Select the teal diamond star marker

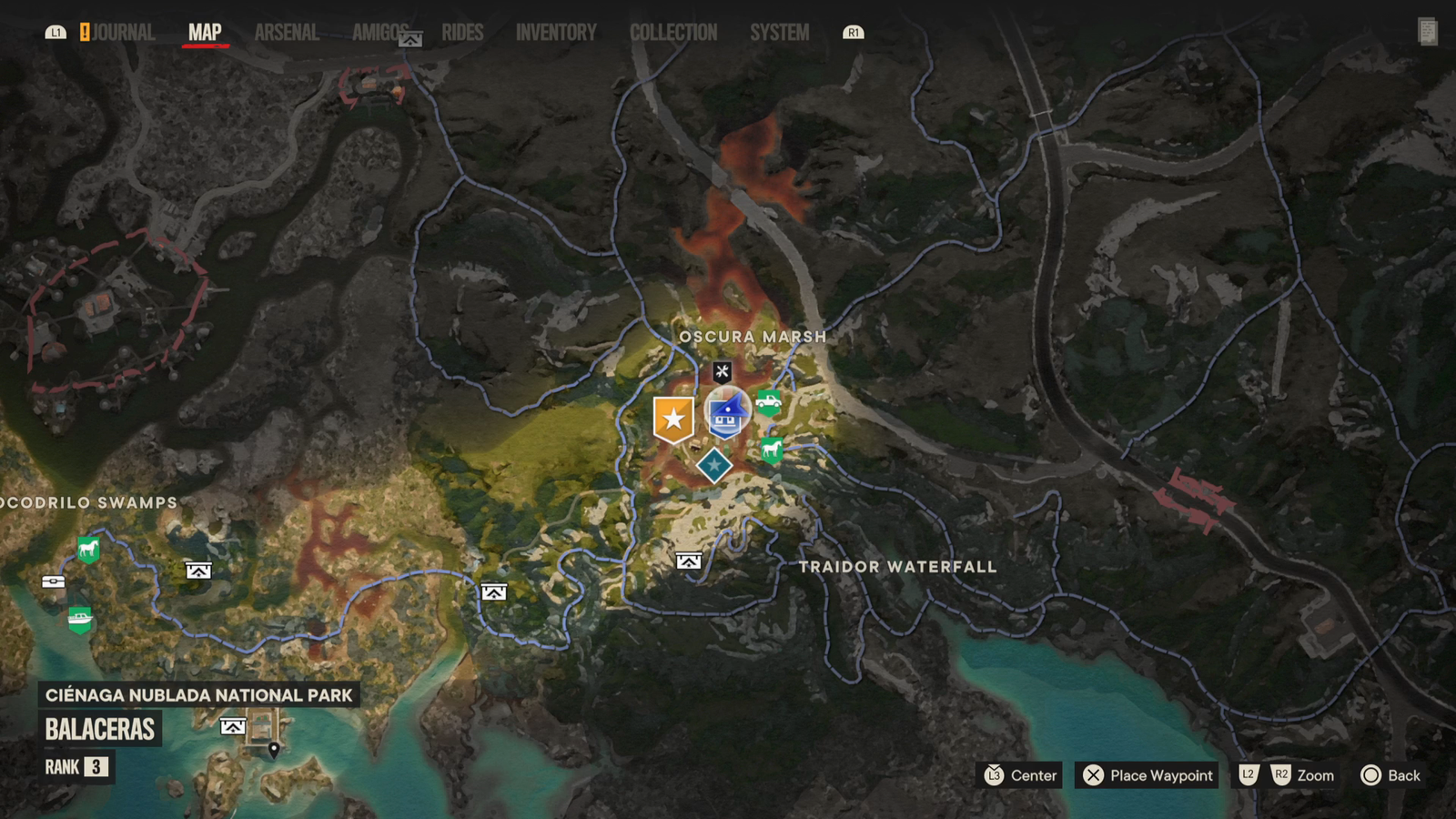click(x=714, y=465)
